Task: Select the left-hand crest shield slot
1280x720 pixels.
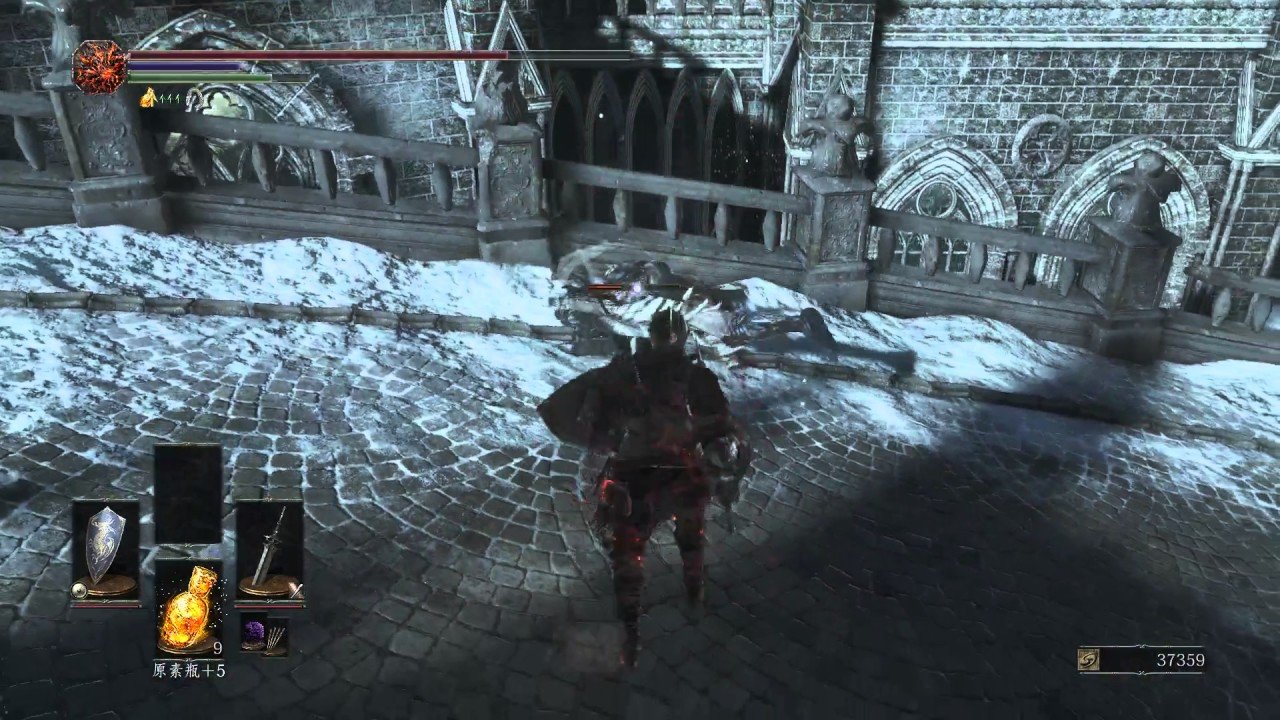Action: click(x=105, y=550)
